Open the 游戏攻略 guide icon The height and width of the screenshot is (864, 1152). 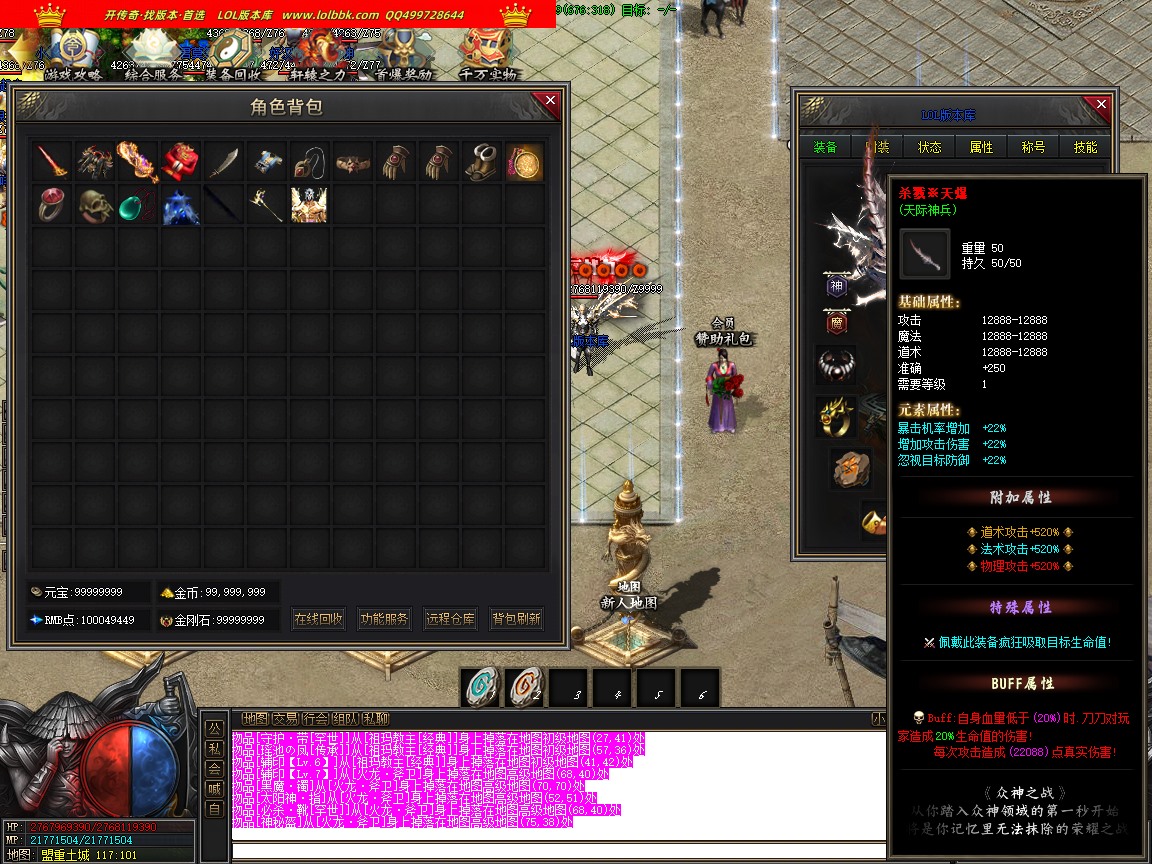70,56
